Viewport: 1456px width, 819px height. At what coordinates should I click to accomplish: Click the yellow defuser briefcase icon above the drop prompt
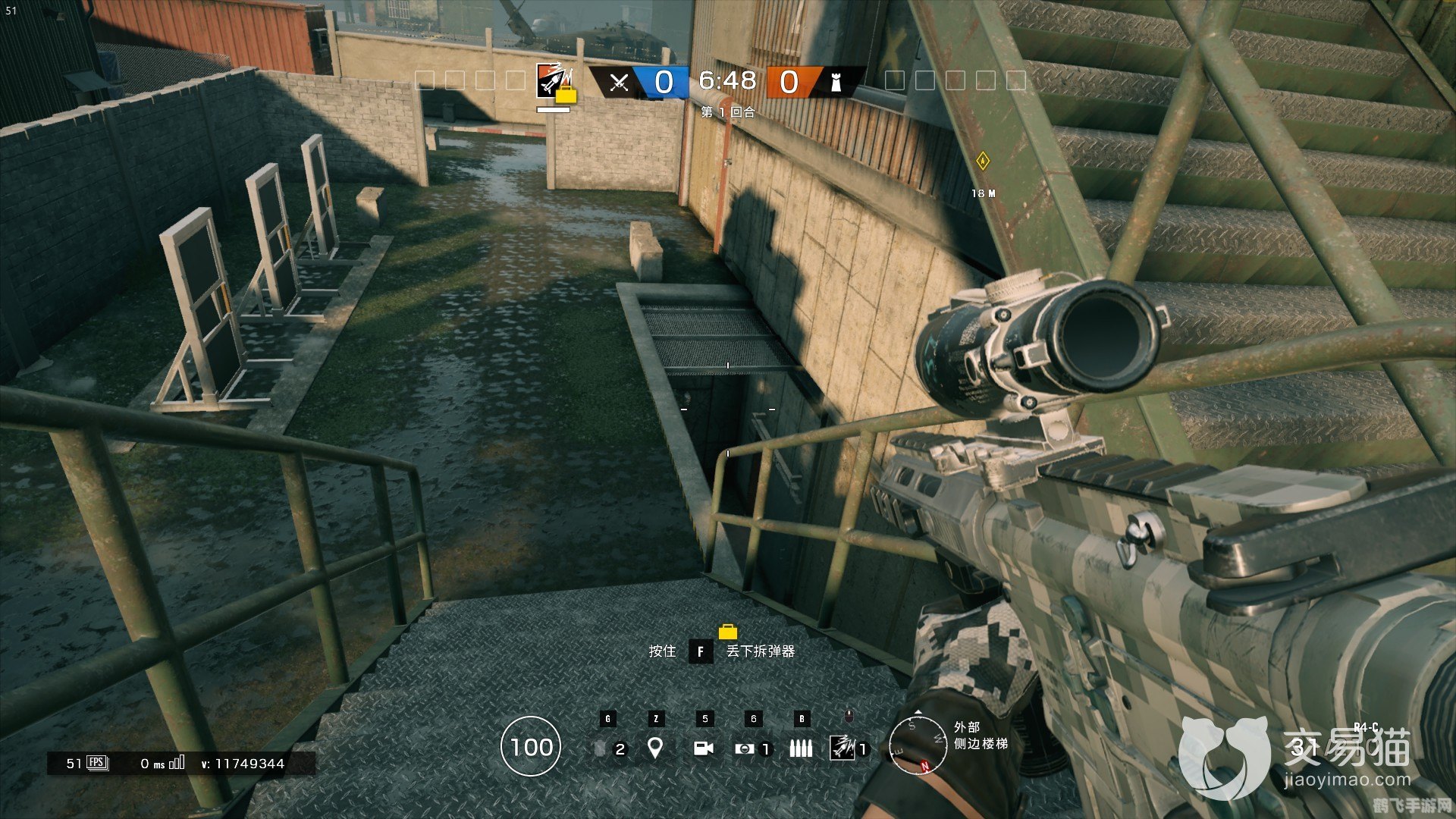(x=727, y=632)
